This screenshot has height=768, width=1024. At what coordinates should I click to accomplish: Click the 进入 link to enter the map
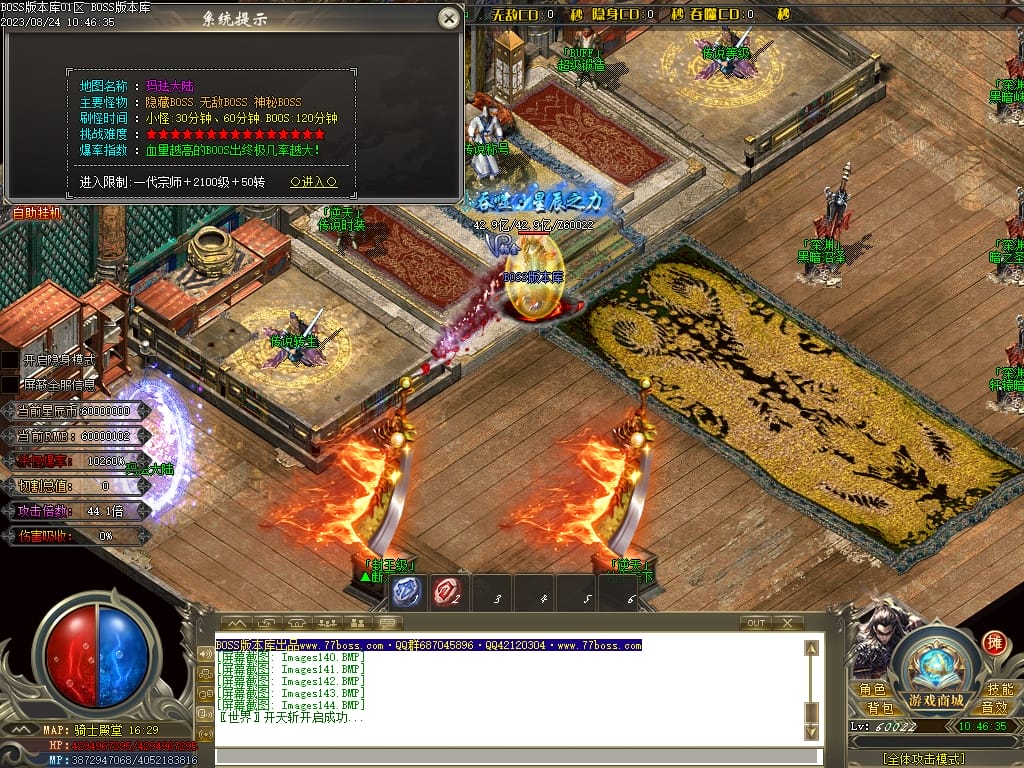coord(313,183)
